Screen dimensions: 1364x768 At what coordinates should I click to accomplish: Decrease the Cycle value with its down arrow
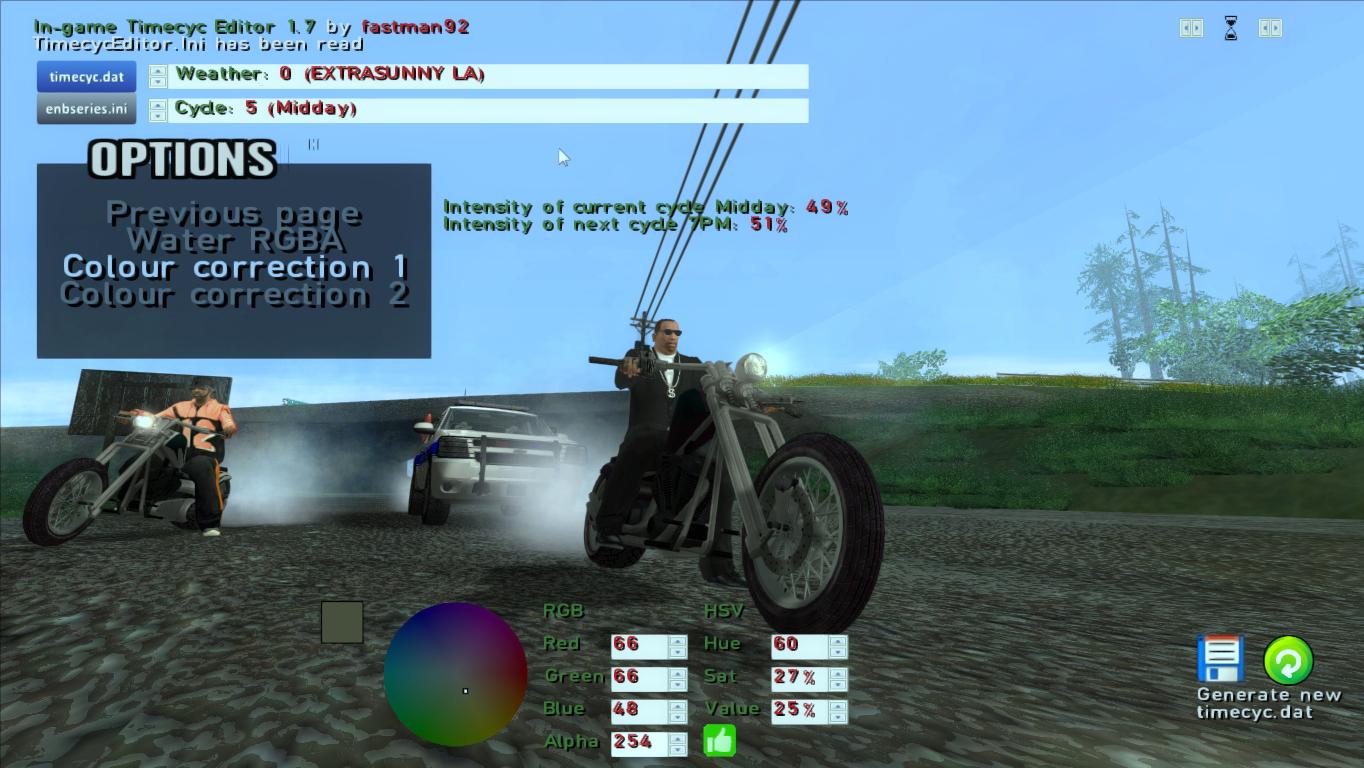158,117
